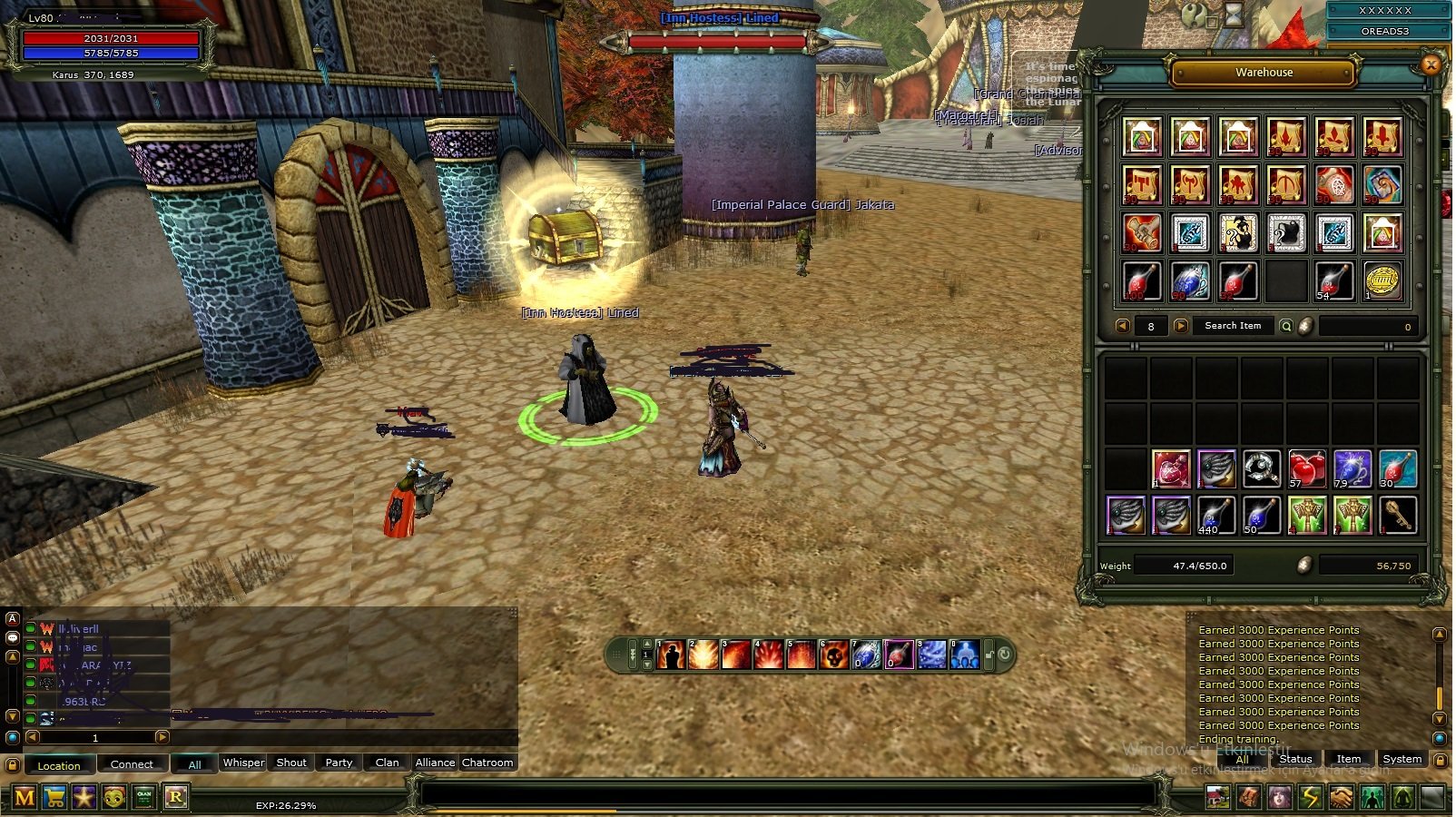Click the left arrow to previous warehouse page
Viewport: 1456px width, 817px height.
click(x=1123, y=325)
